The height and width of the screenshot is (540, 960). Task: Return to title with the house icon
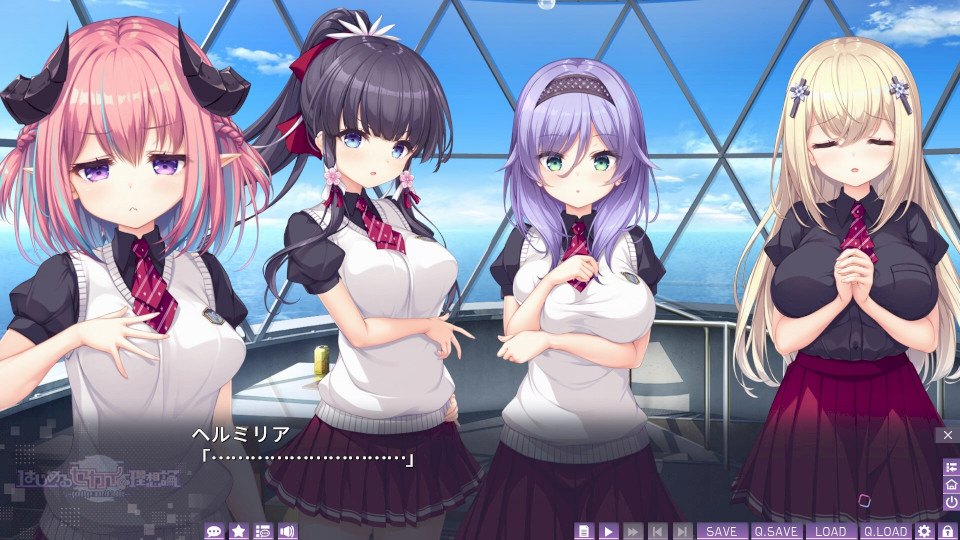click(x=950, y=484)
